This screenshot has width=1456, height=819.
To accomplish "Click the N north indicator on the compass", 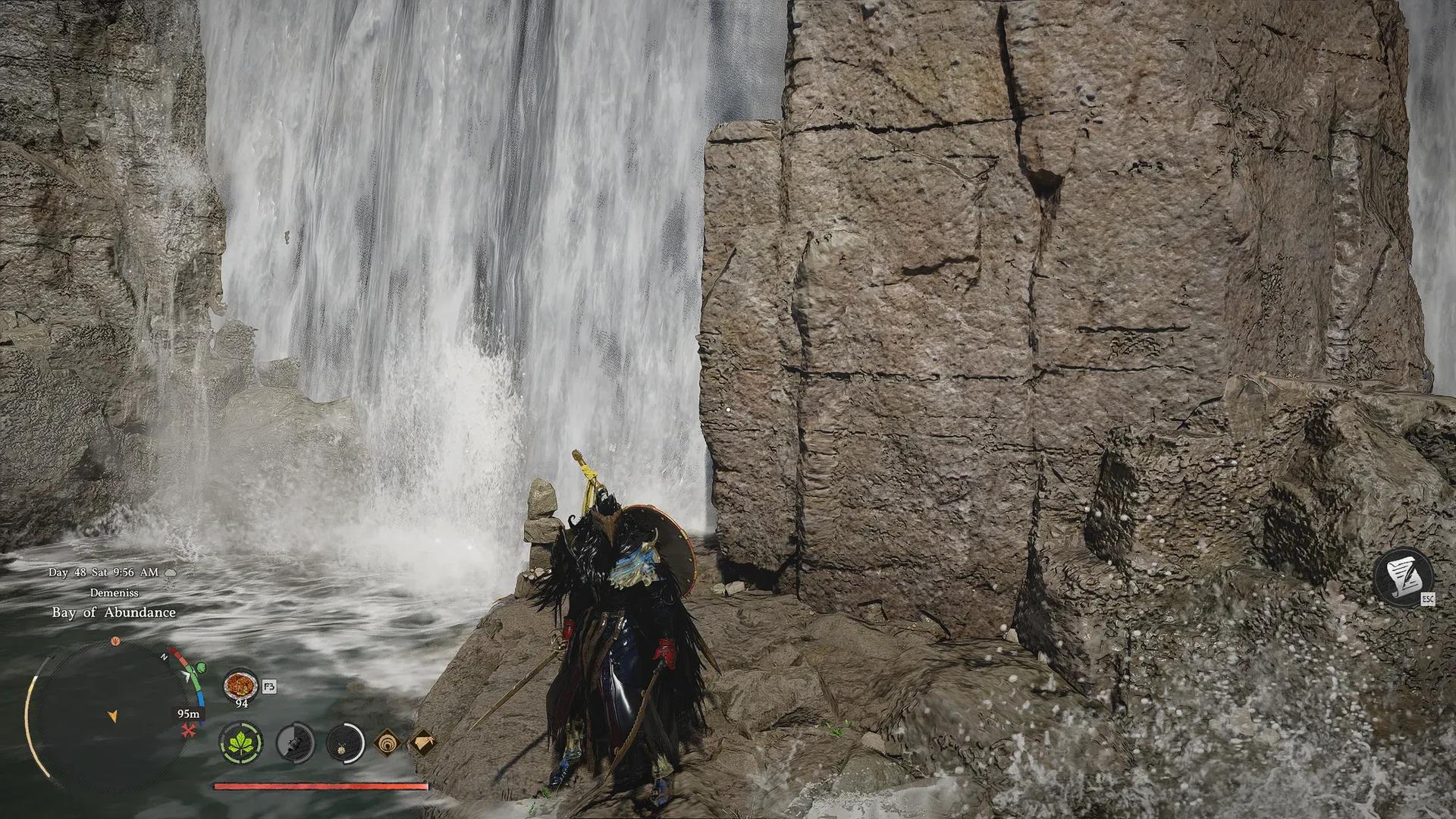I will [164, 657].
